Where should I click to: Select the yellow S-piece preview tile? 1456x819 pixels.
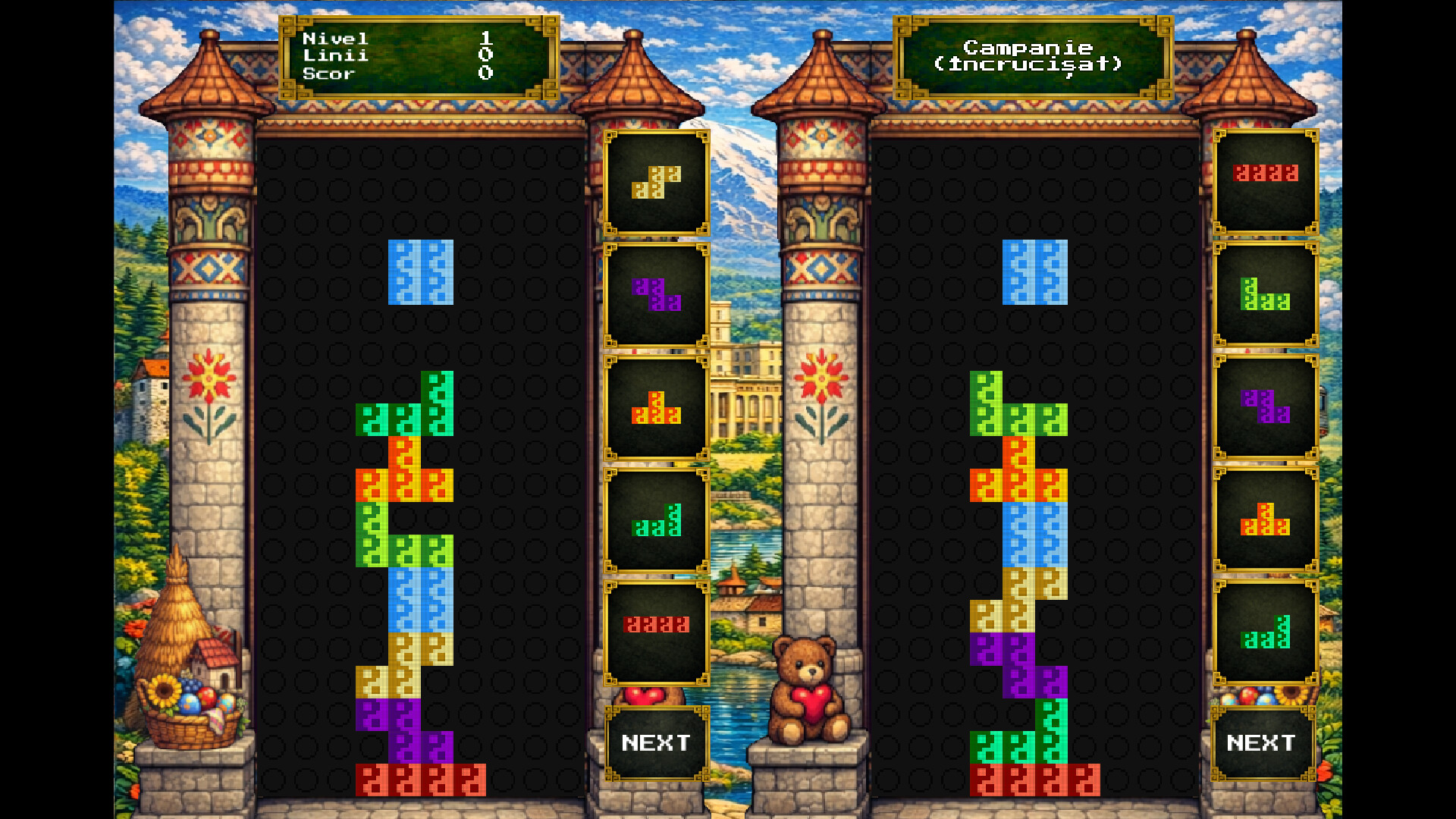click(x=657, y=183)
